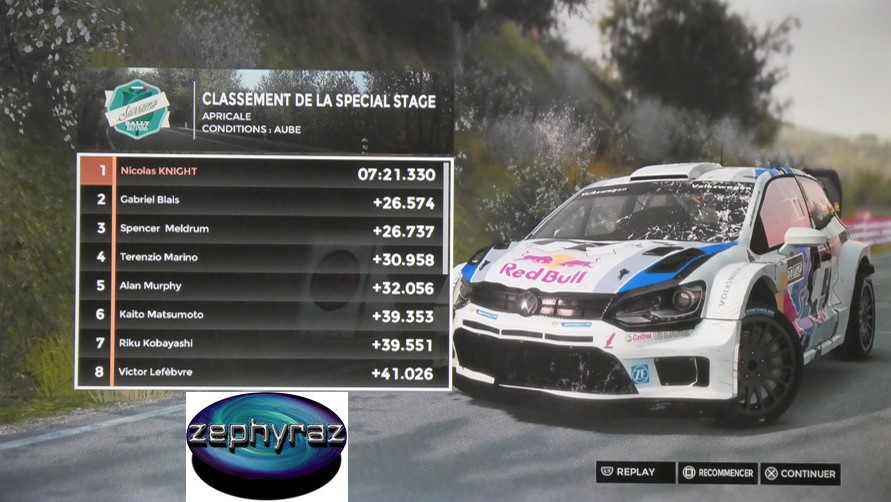
Task: Choose Victor Lefèbvre's eighth place row
Action: (x=264, y=373)
